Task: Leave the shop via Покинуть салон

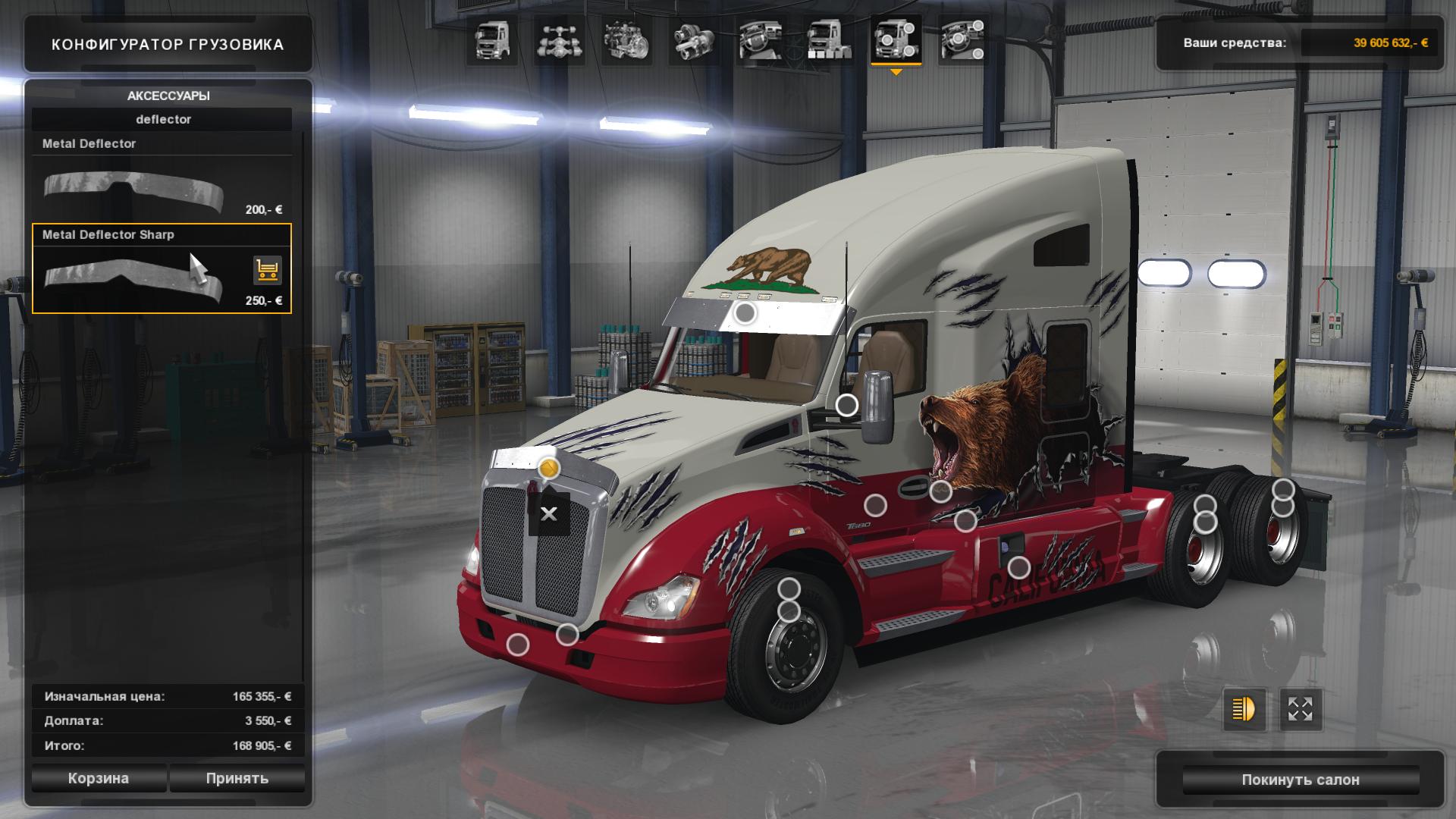Action: pos(1300,780)
